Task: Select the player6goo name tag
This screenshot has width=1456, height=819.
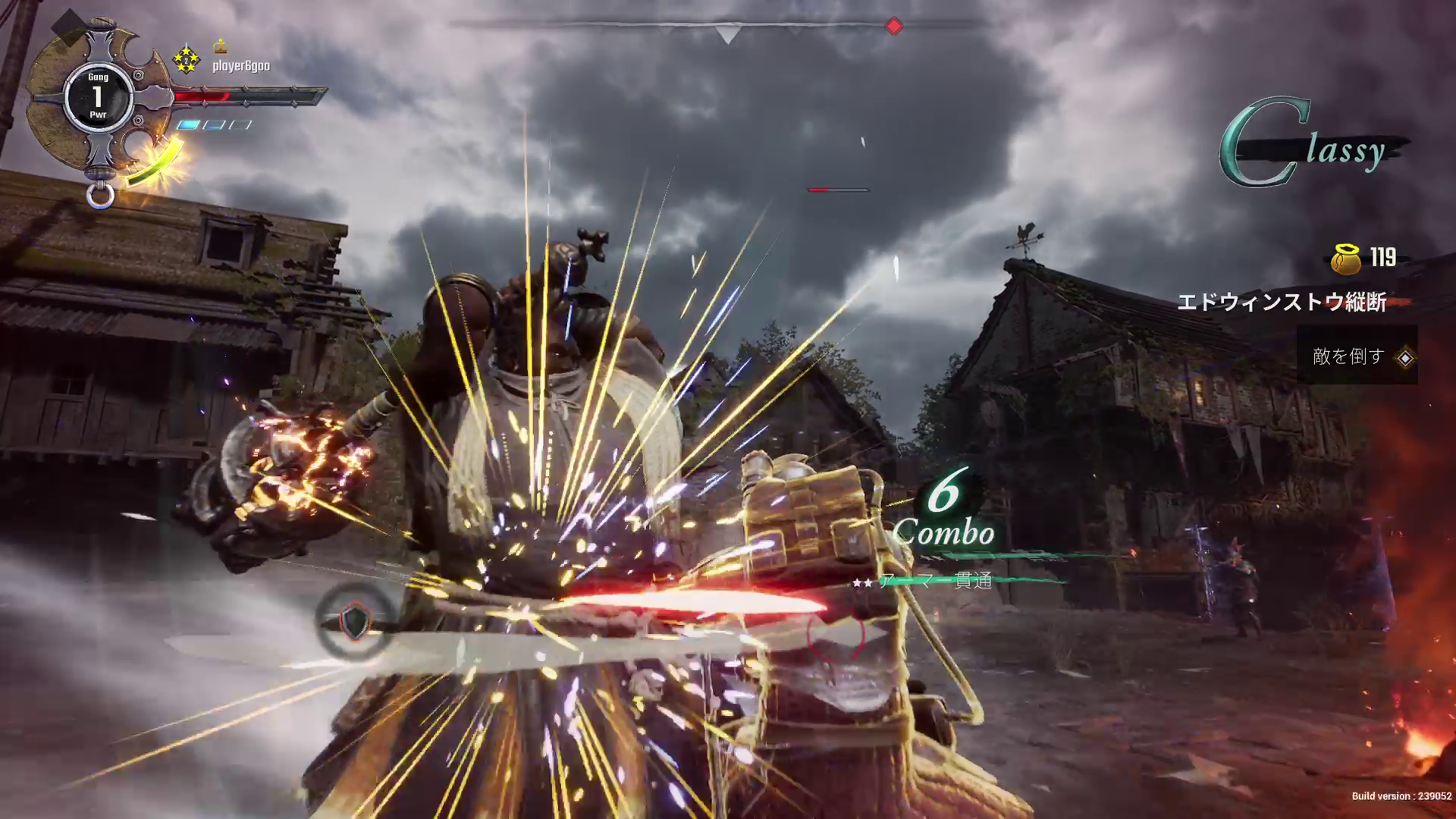Action: (240, 66)
